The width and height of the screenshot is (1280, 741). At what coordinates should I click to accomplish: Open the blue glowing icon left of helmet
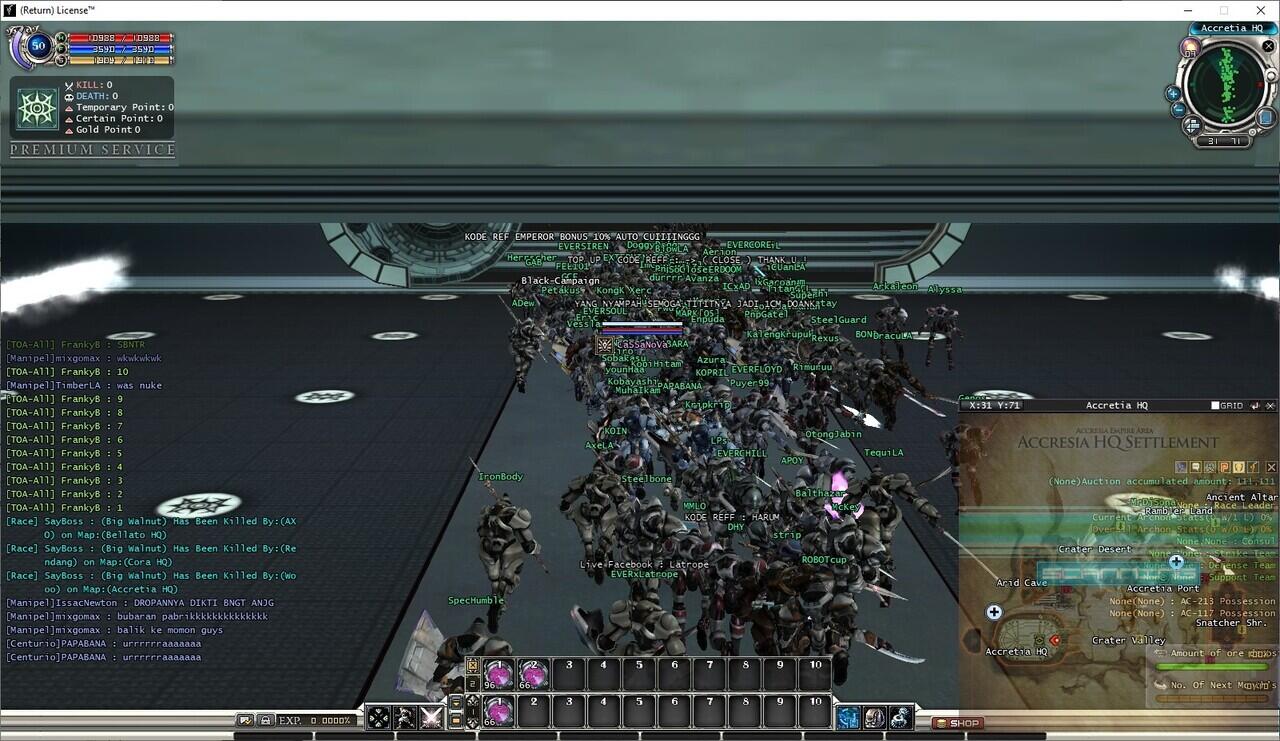click(x=848, y=717)
